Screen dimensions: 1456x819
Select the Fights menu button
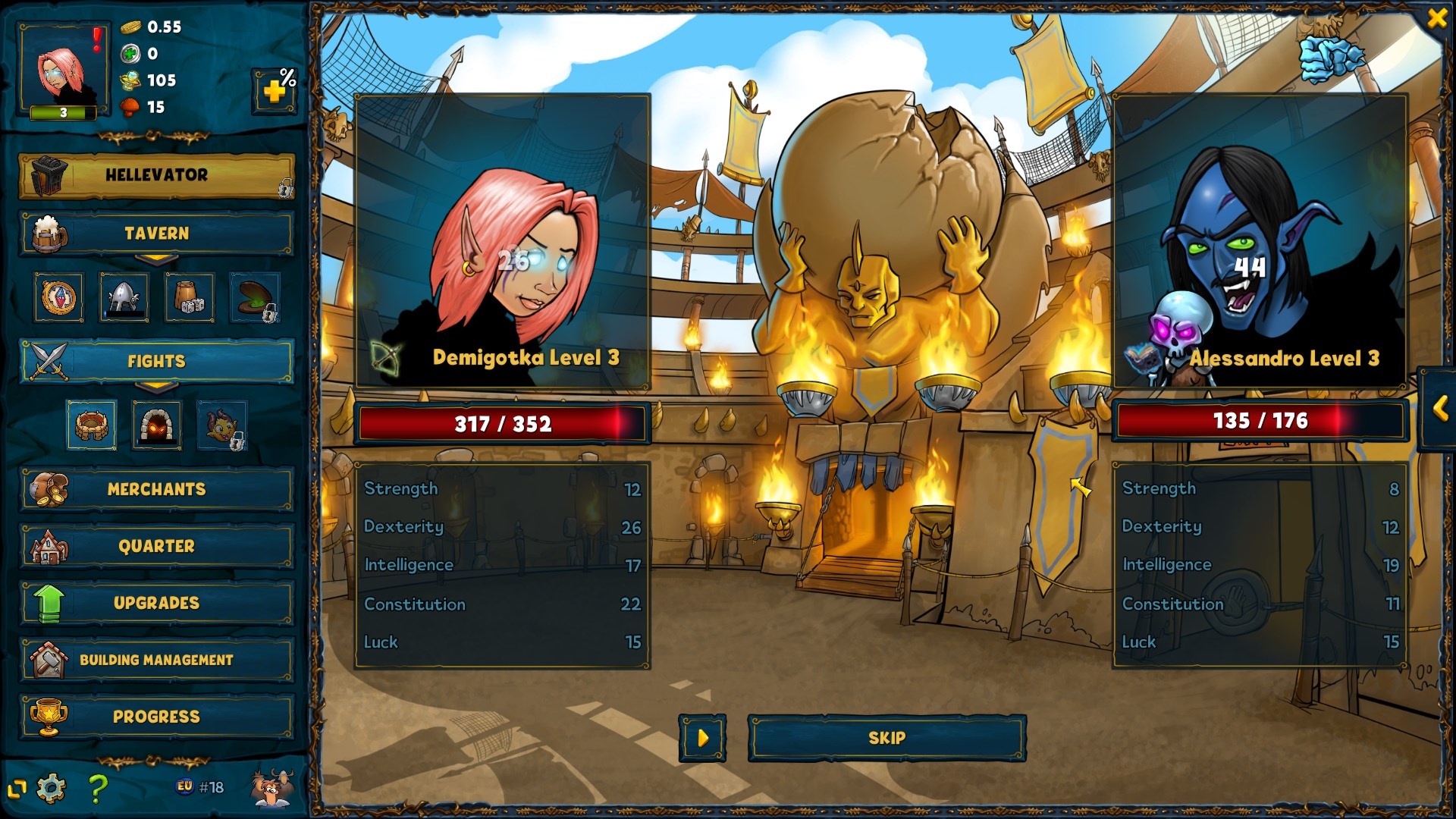click(156, 361)
